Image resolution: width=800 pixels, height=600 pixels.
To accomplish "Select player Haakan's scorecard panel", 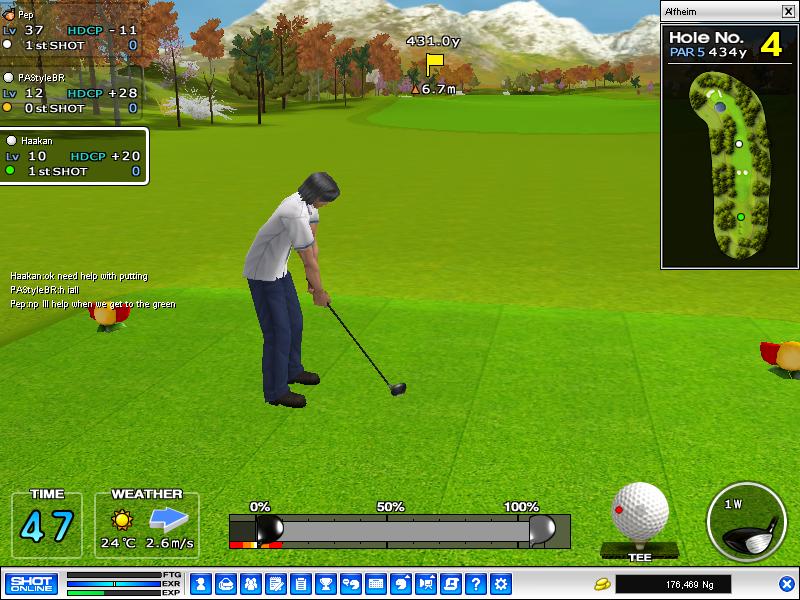I will 74,156.
